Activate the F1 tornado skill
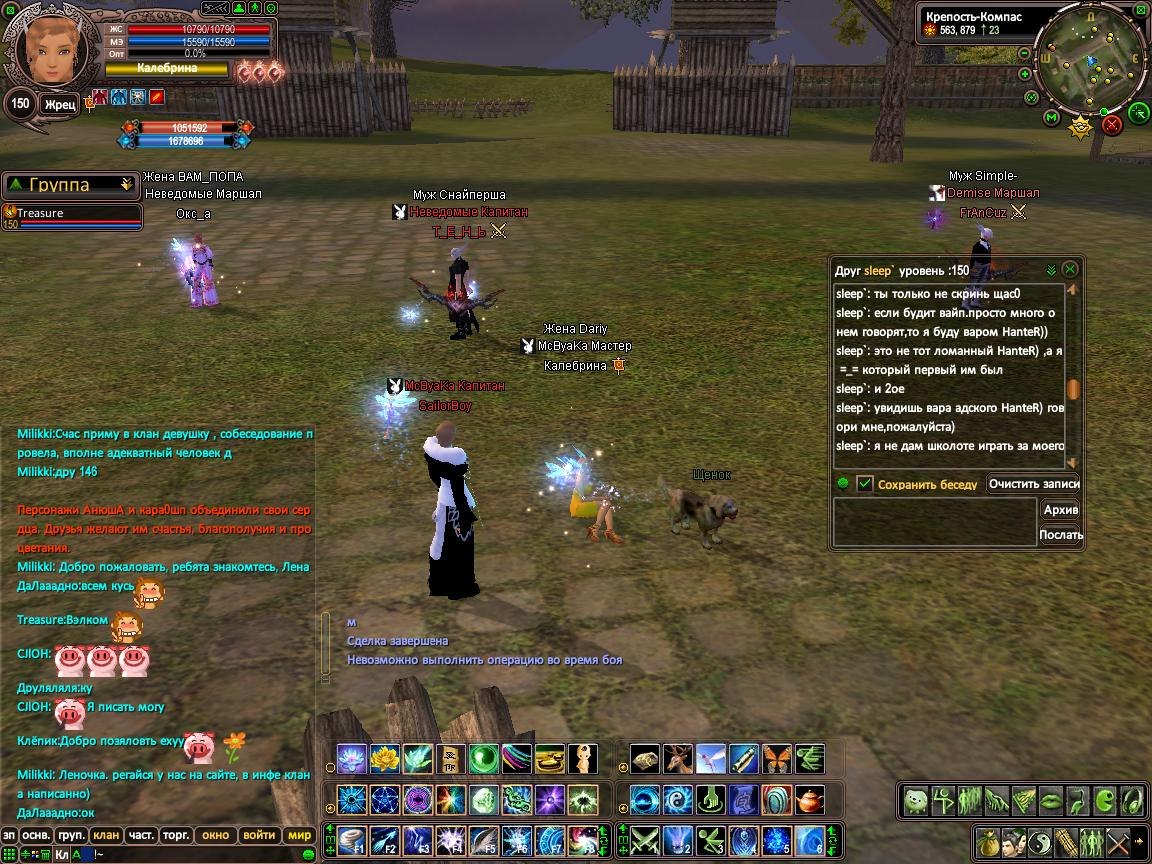 point(350,839)
